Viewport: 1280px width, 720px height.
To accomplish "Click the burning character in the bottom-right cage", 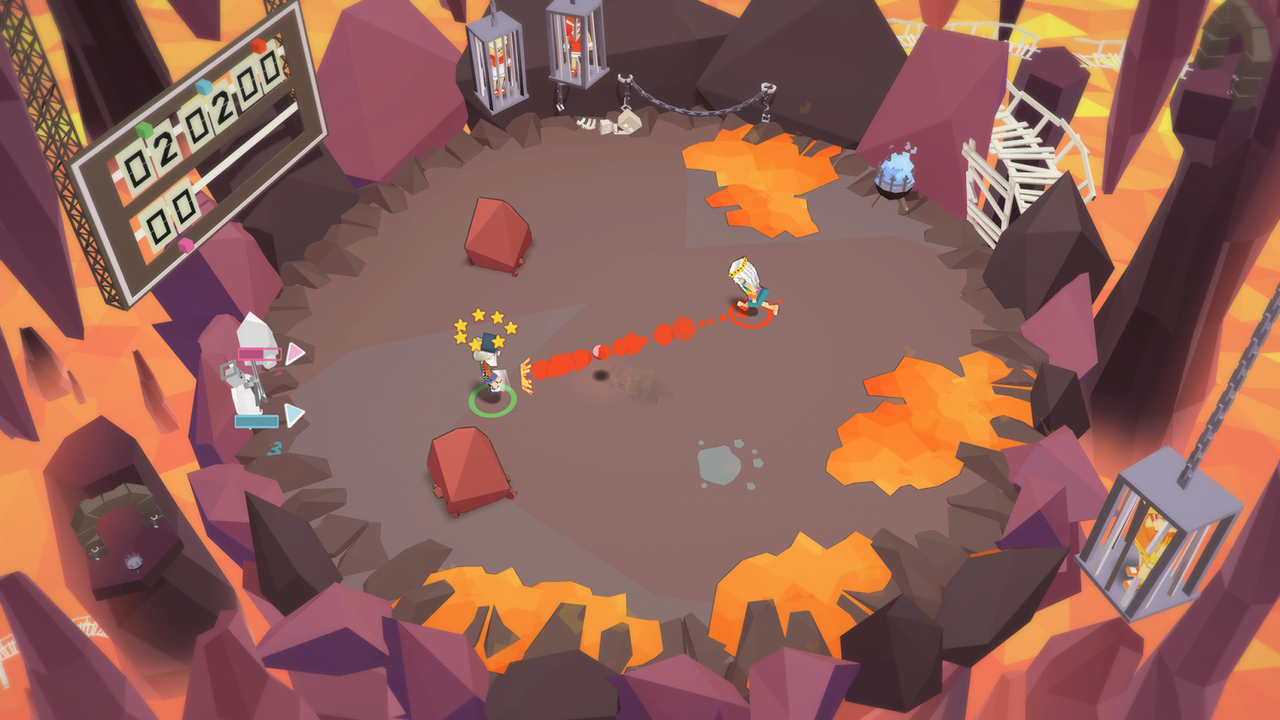I will (1148, 540).
